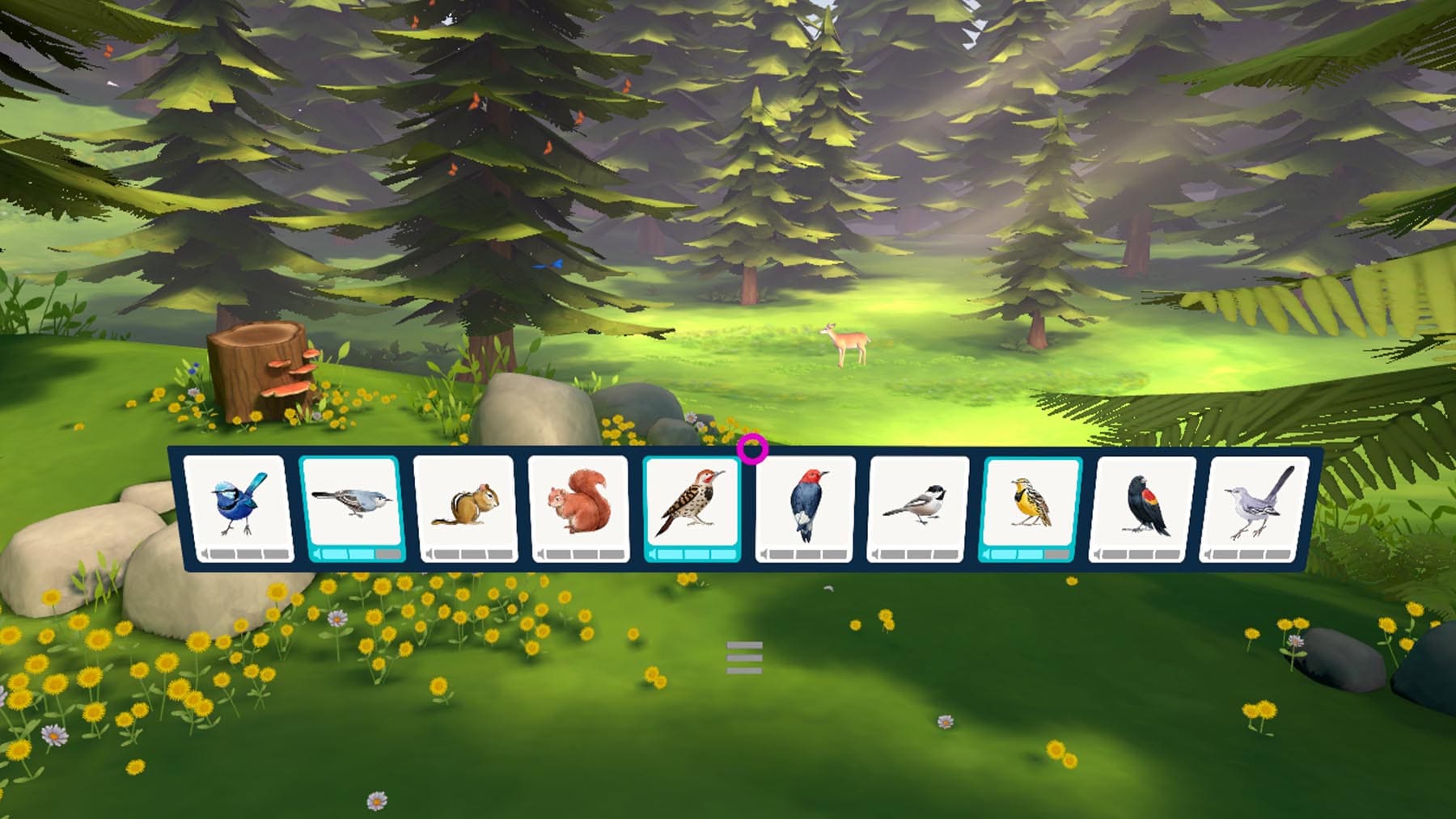The height and width of the screenshot is (819, 1456).
Task: Pick the chipmunk animal card
Action: 466,509
